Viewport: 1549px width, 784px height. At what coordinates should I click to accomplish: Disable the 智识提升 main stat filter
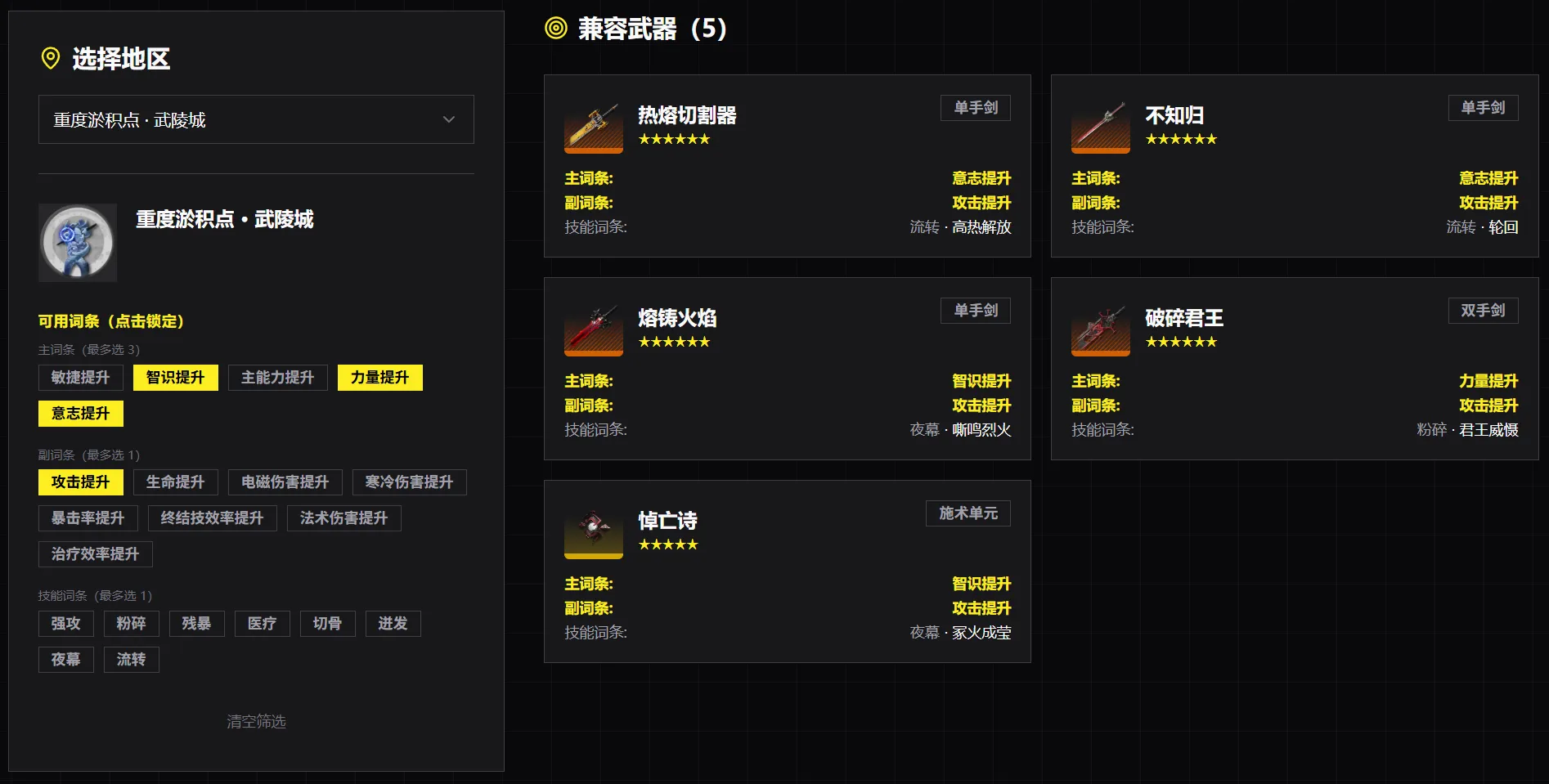174,377
